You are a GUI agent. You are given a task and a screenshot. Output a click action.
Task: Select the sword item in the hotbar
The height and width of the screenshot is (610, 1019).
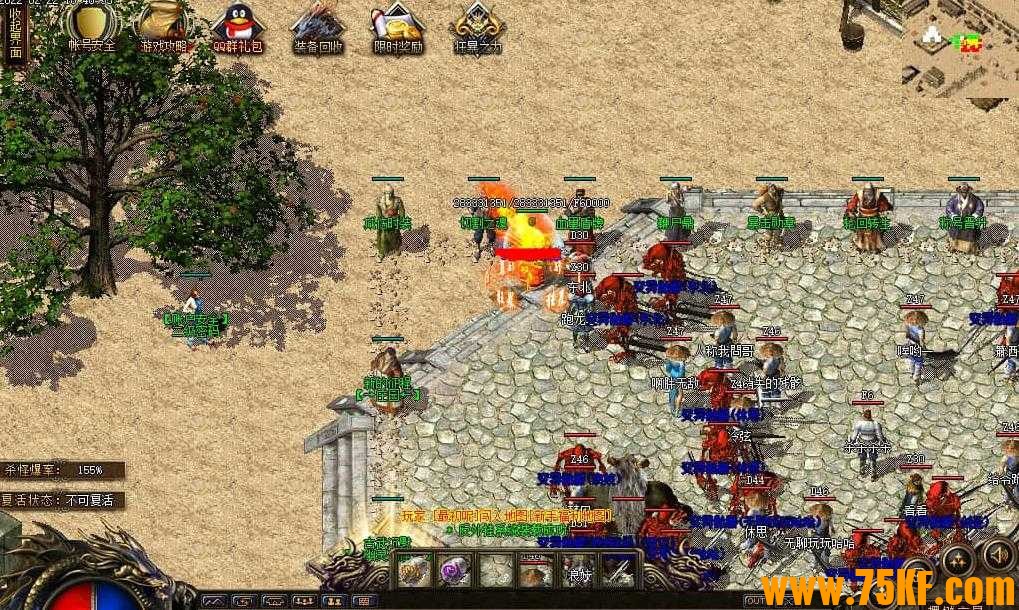tap(617, 570)
